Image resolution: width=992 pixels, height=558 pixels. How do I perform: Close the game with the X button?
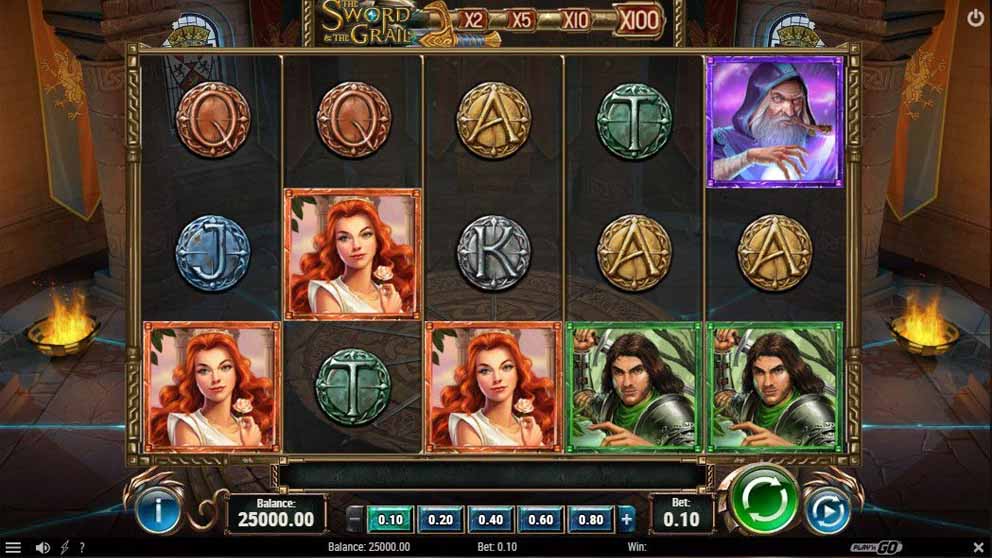coord(978,547)
